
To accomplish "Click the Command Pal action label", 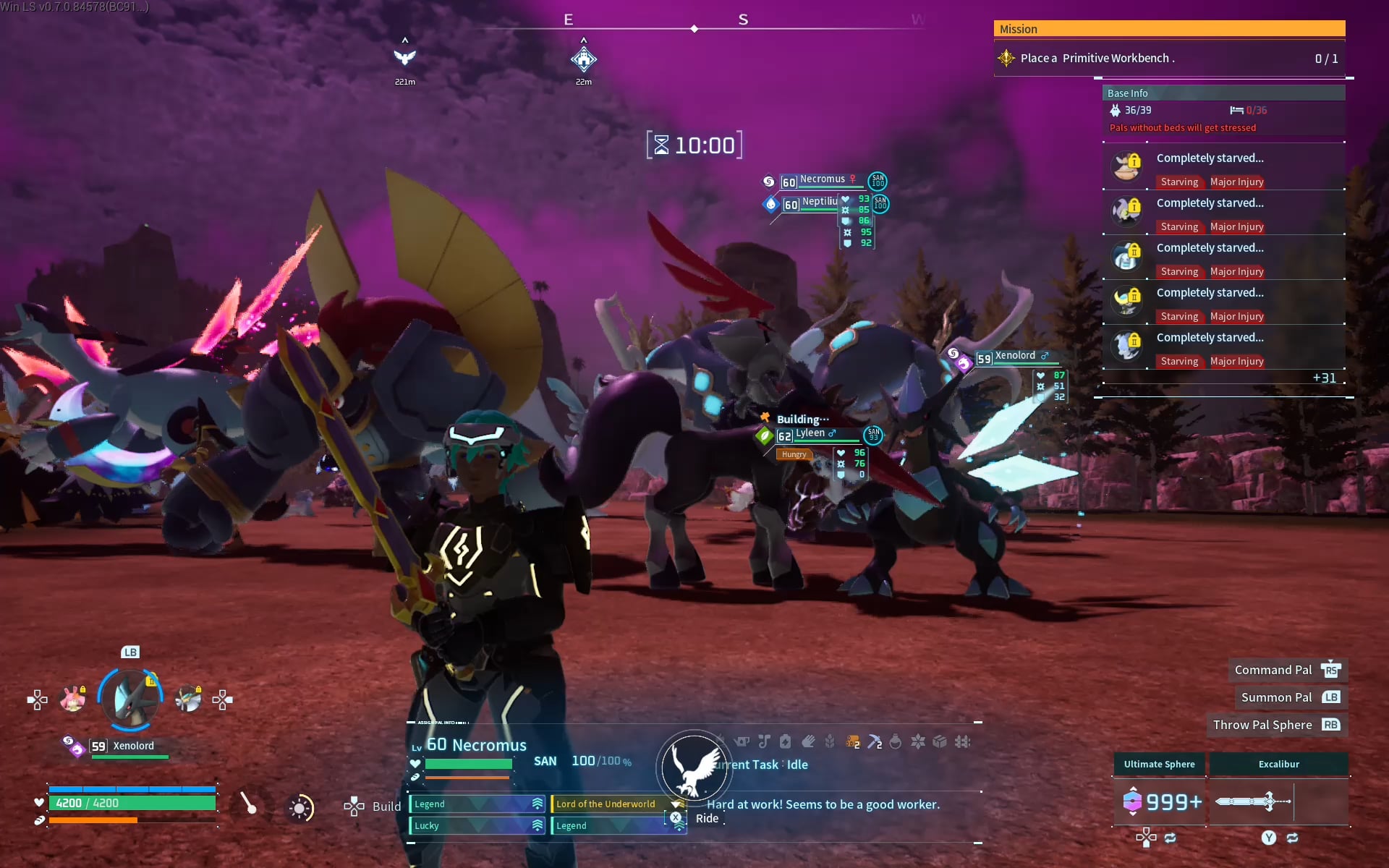I will point(1273,670).
